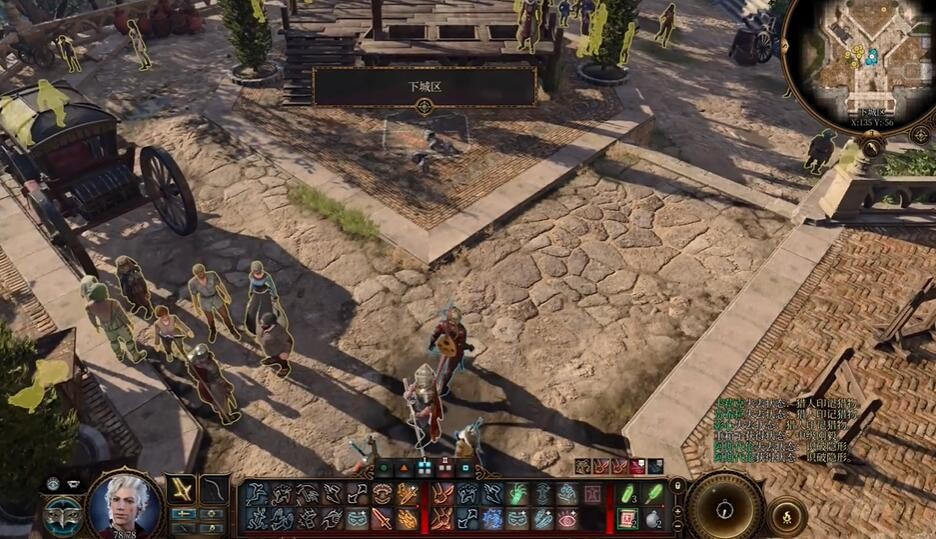Image resolution: width=936 pixels, height=539 pixels.
Task: Click the round button below the minimap
Action: click(x=872, y=147)
